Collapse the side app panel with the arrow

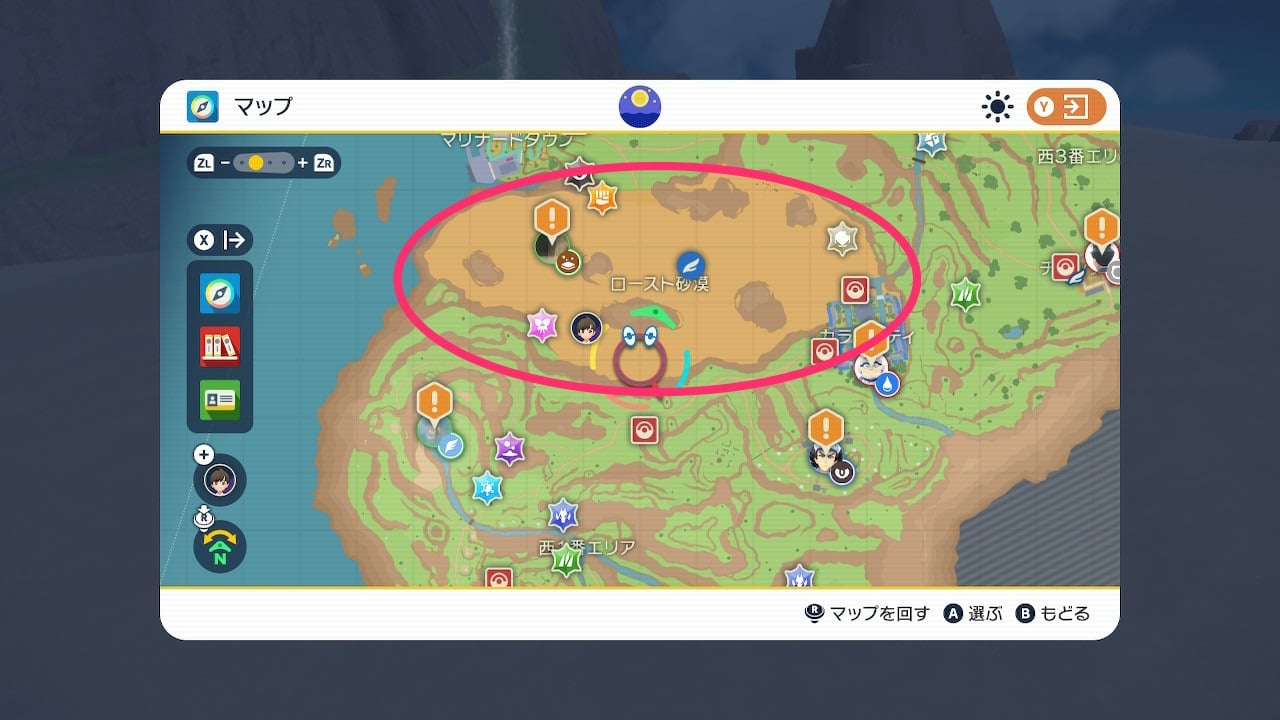pyautogui.click(x=220, y=240)
